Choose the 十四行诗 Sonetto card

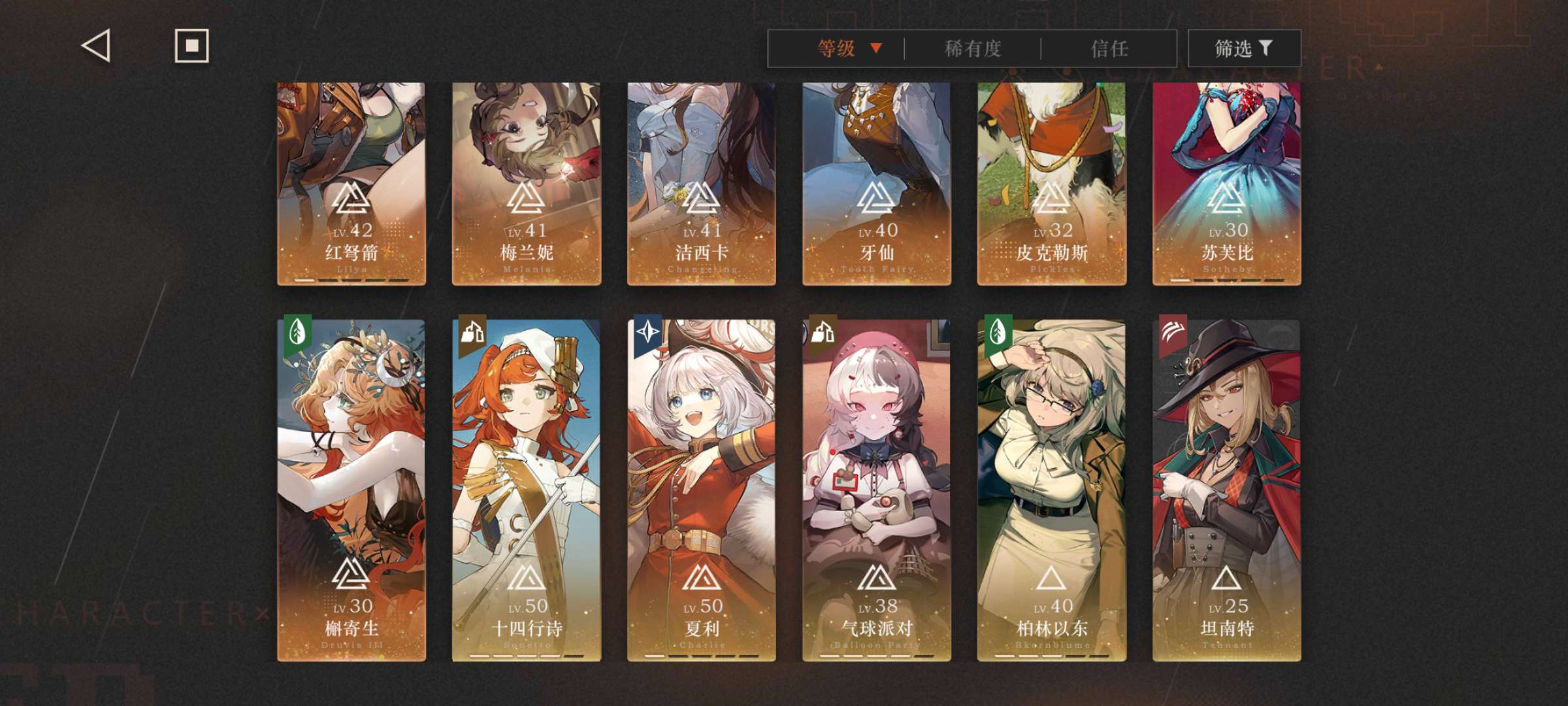pyautogui.click(x=527, y=490)
